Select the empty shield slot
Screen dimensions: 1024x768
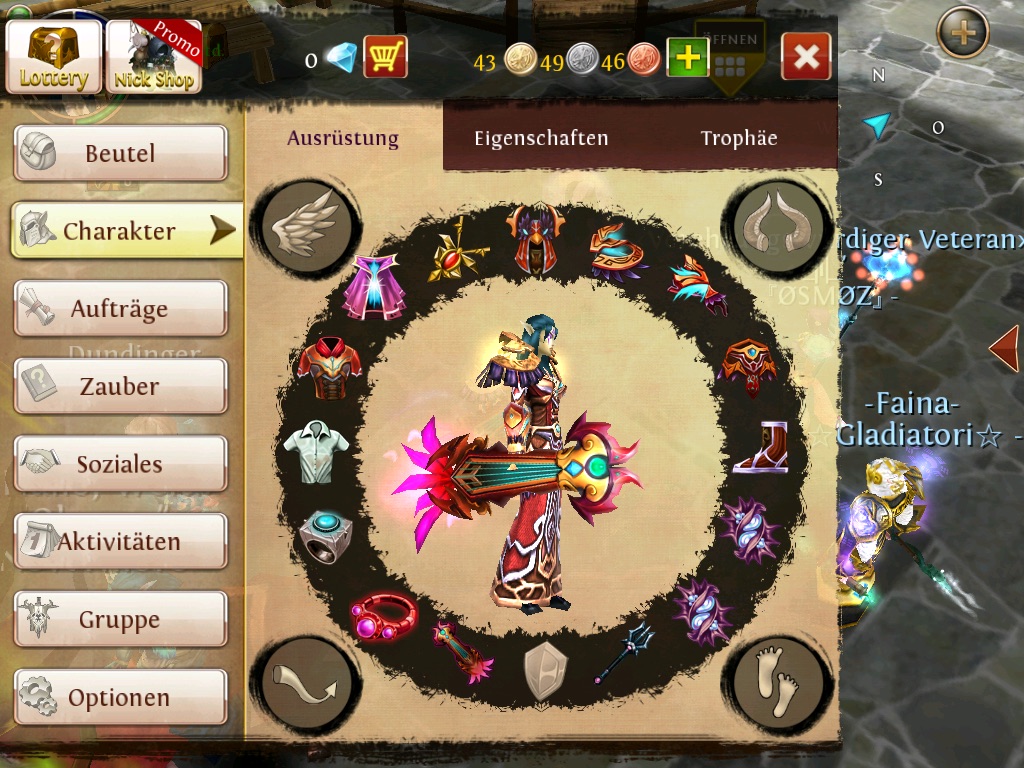(x=545, y=669)
